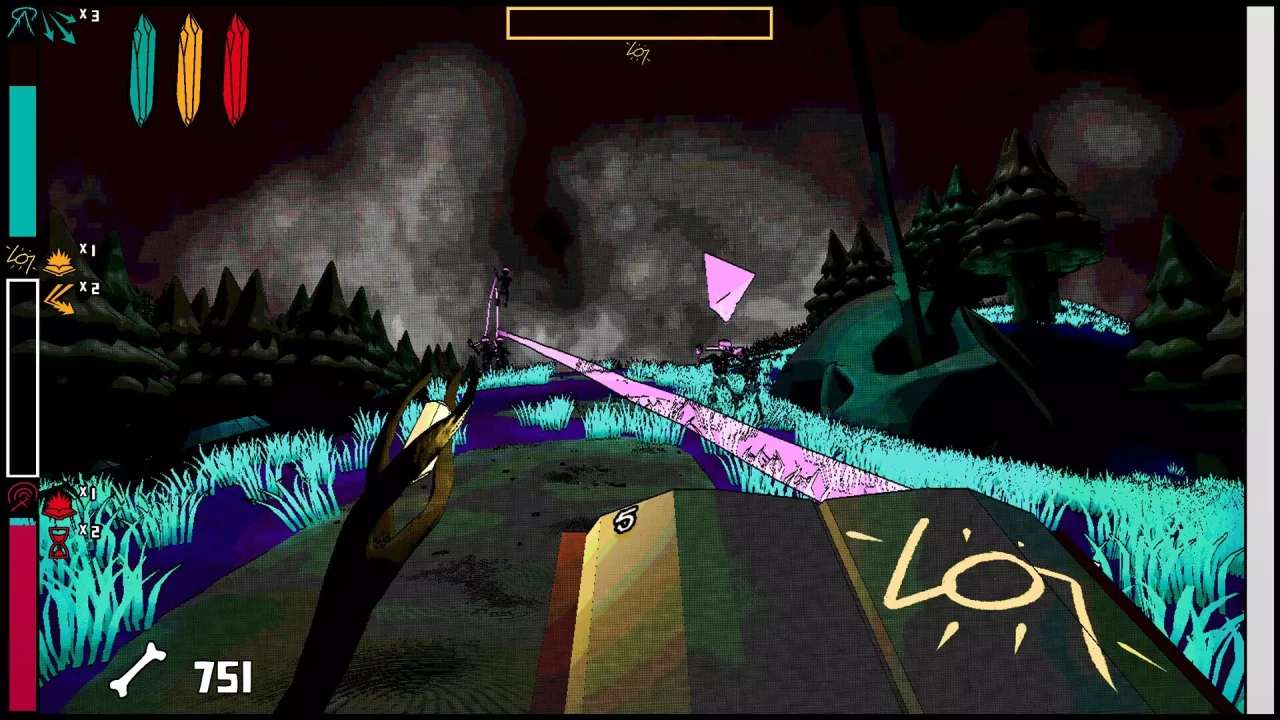The image size is (1280, 720).
Task: Select the red crystal icon
Action: coord(236,70)
